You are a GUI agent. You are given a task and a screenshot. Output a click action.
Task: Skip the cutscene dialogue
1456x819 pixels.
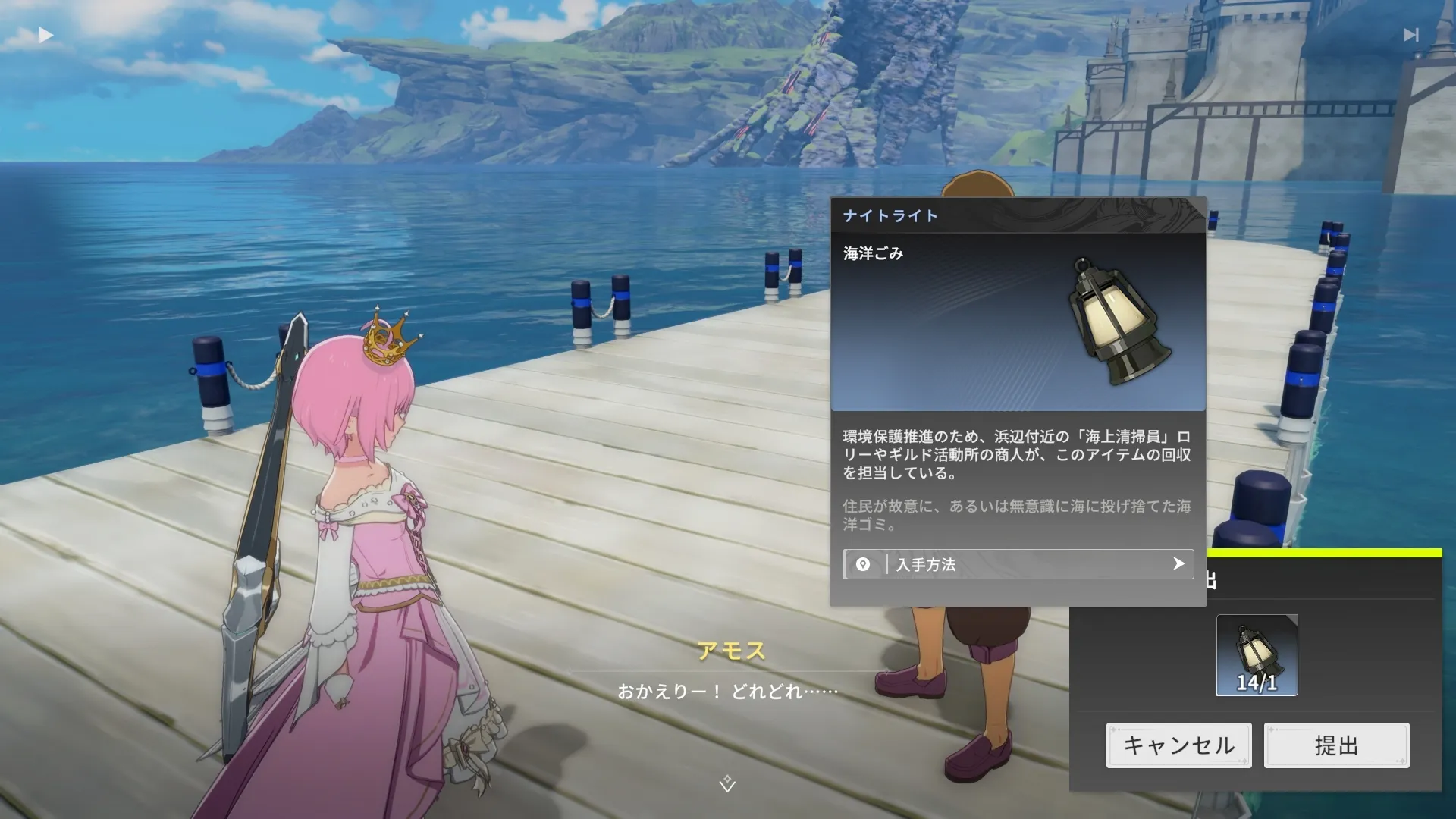click(x=1410, y=35)
